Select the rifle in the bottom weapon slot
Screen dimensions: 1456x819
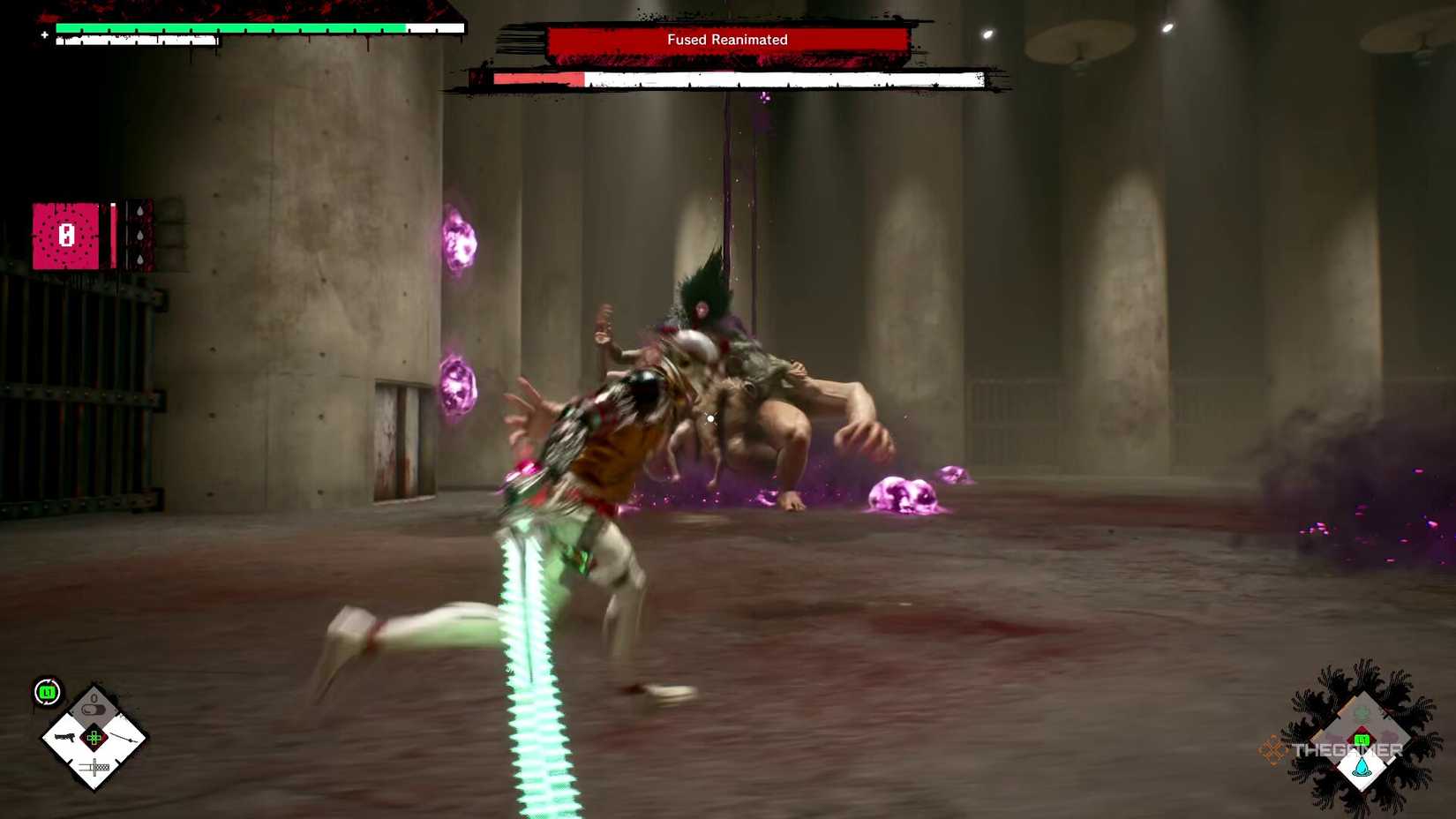point(94,766)
